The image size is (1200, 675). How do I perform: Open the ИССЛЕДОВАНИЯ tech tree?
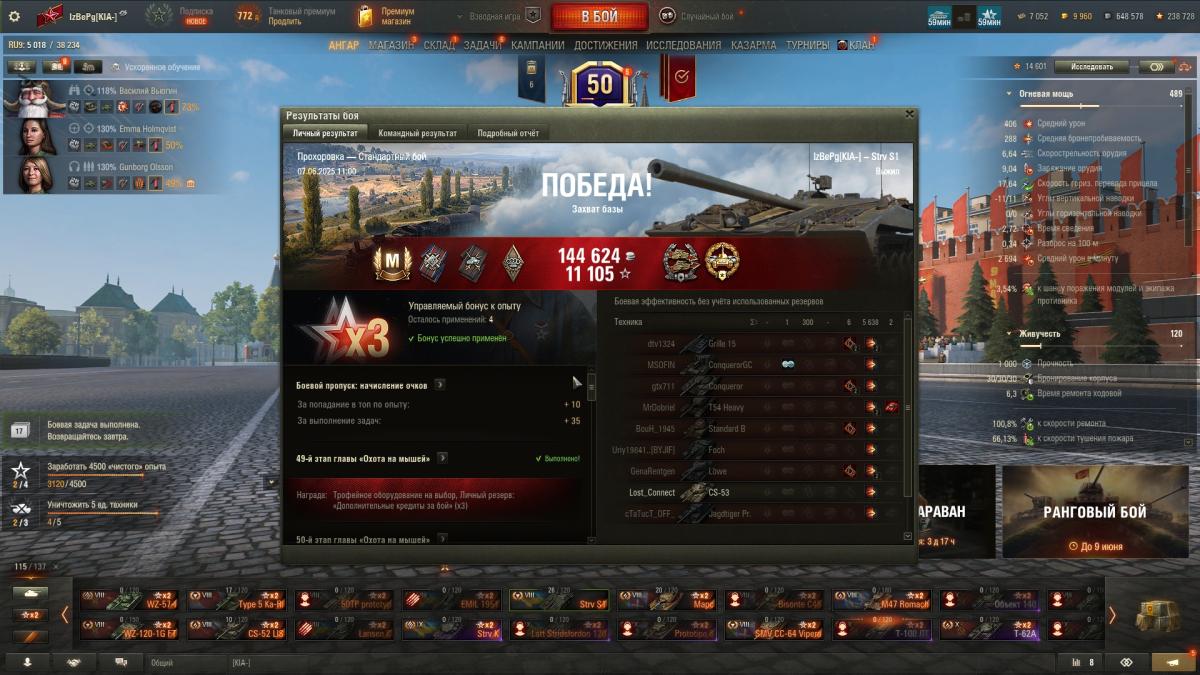683,45
